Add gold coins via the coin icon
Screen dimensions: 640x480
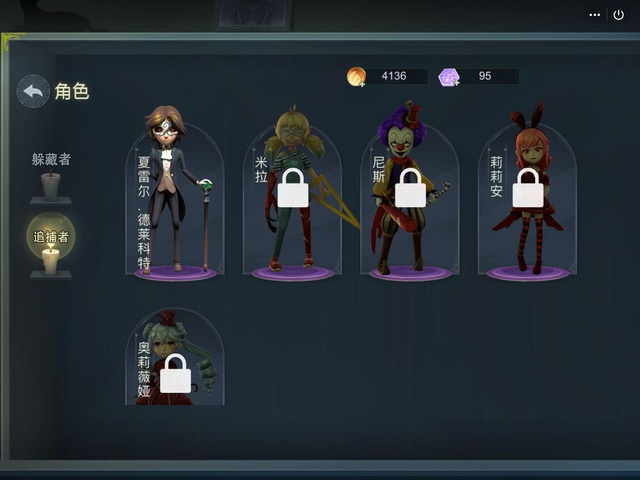click(356, 77)
